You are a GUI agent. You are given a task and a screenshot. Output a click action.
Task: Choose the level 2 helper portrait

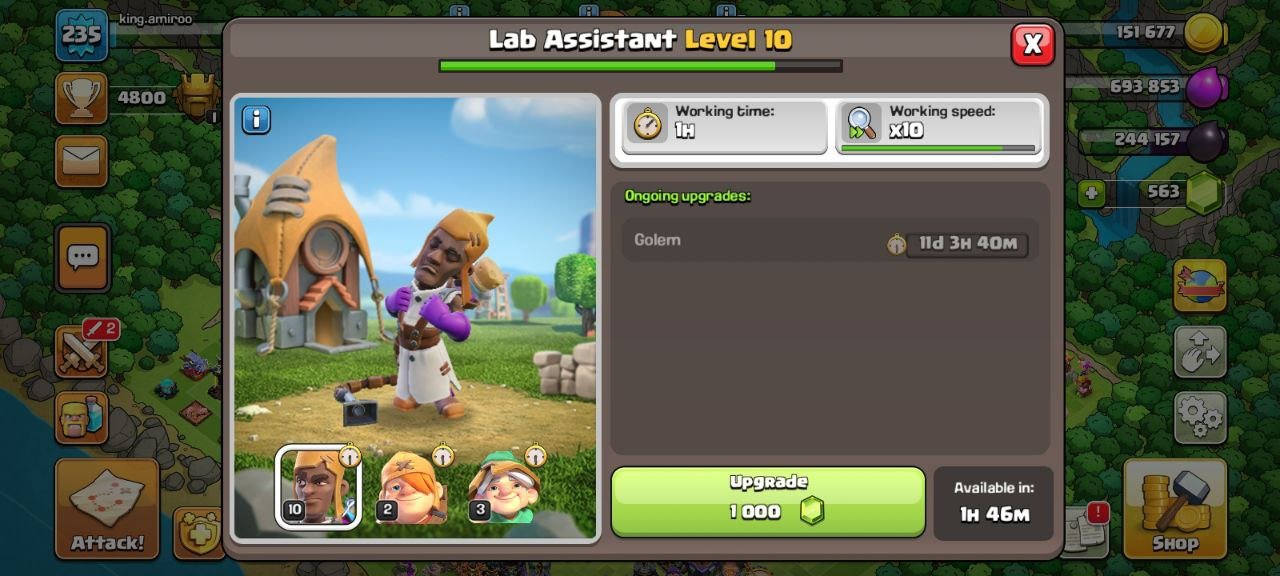(411, 487)
